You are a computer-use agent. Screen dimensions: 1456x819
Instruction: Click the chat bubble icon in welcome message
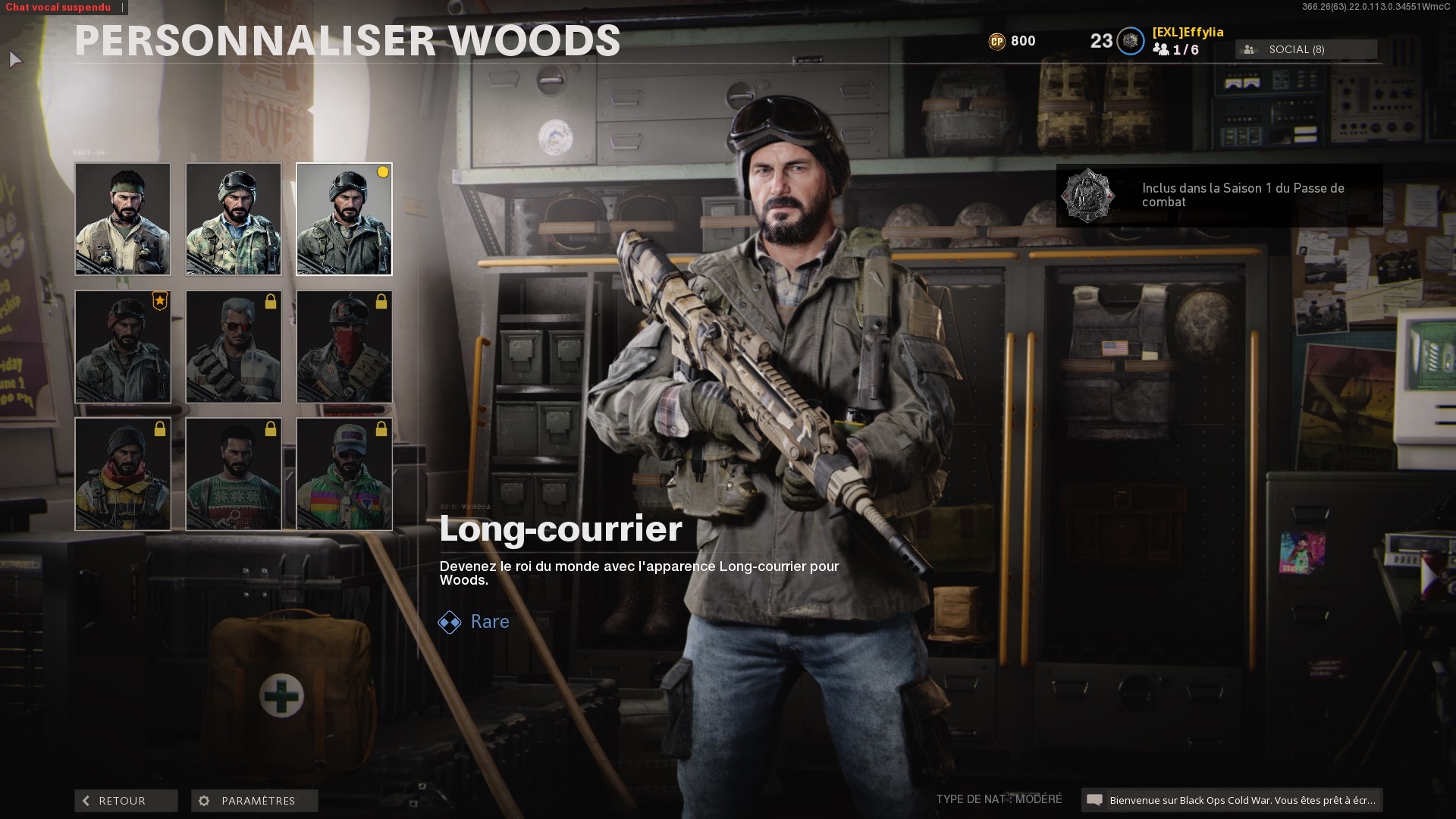click(x=1095, y=799)
